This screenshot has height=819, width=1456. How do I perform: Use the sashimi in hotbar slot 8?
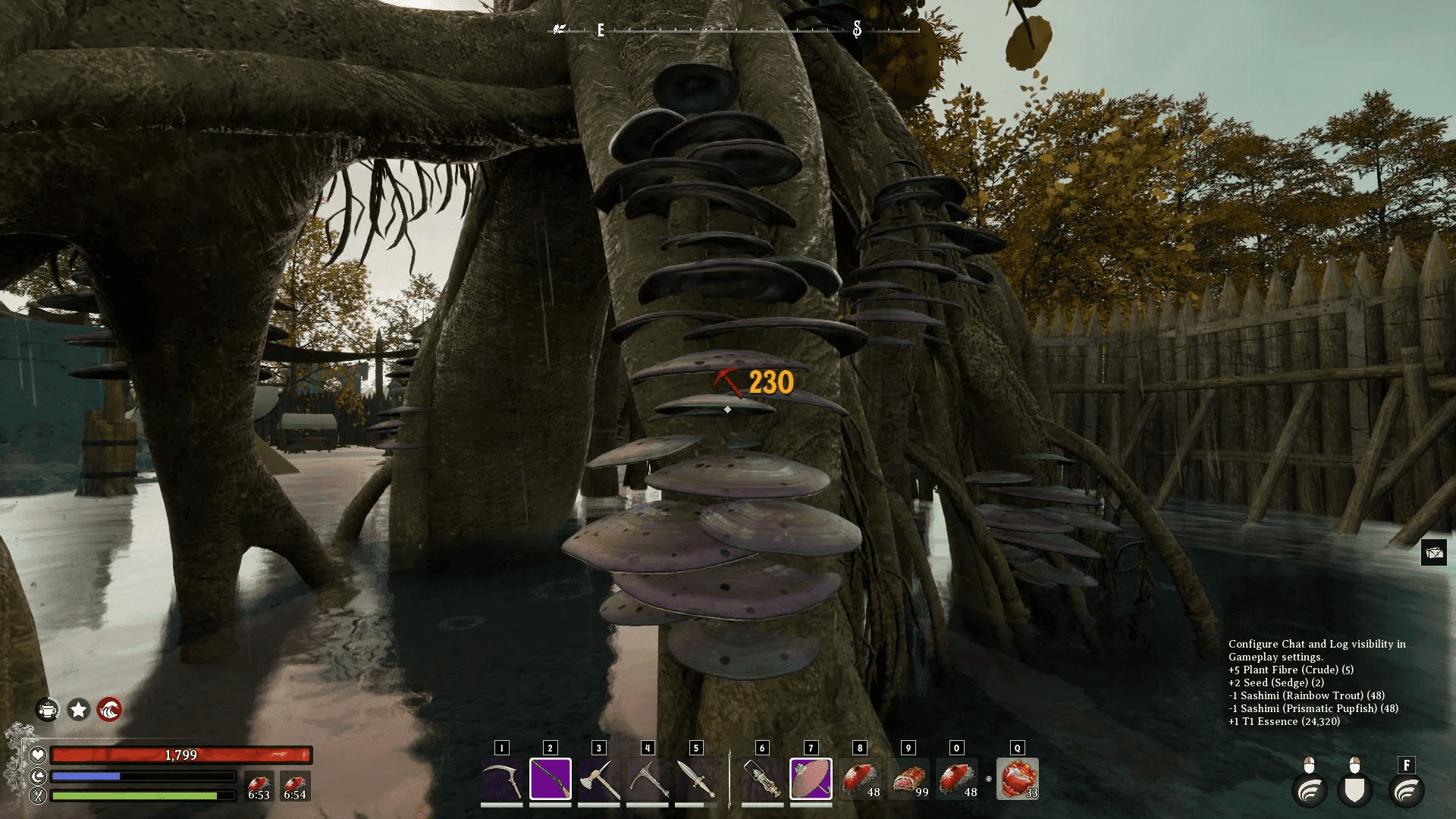tap(860, 779)
